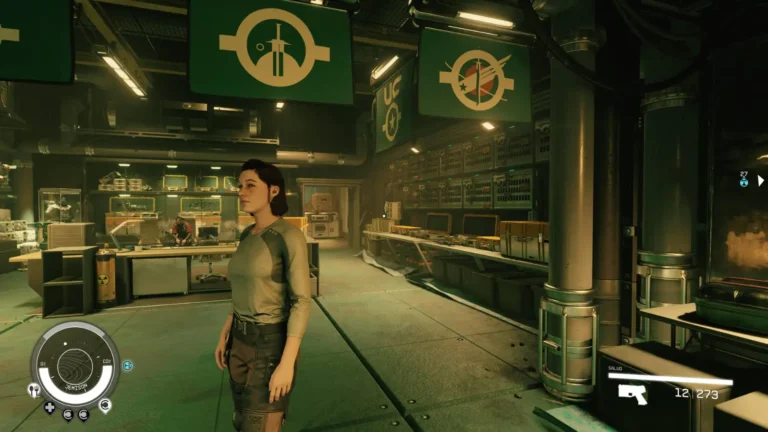The image size is (768, 432).
Task: Click the medical cross status icon
Action: pyautogui.click(x=49, y=408)
